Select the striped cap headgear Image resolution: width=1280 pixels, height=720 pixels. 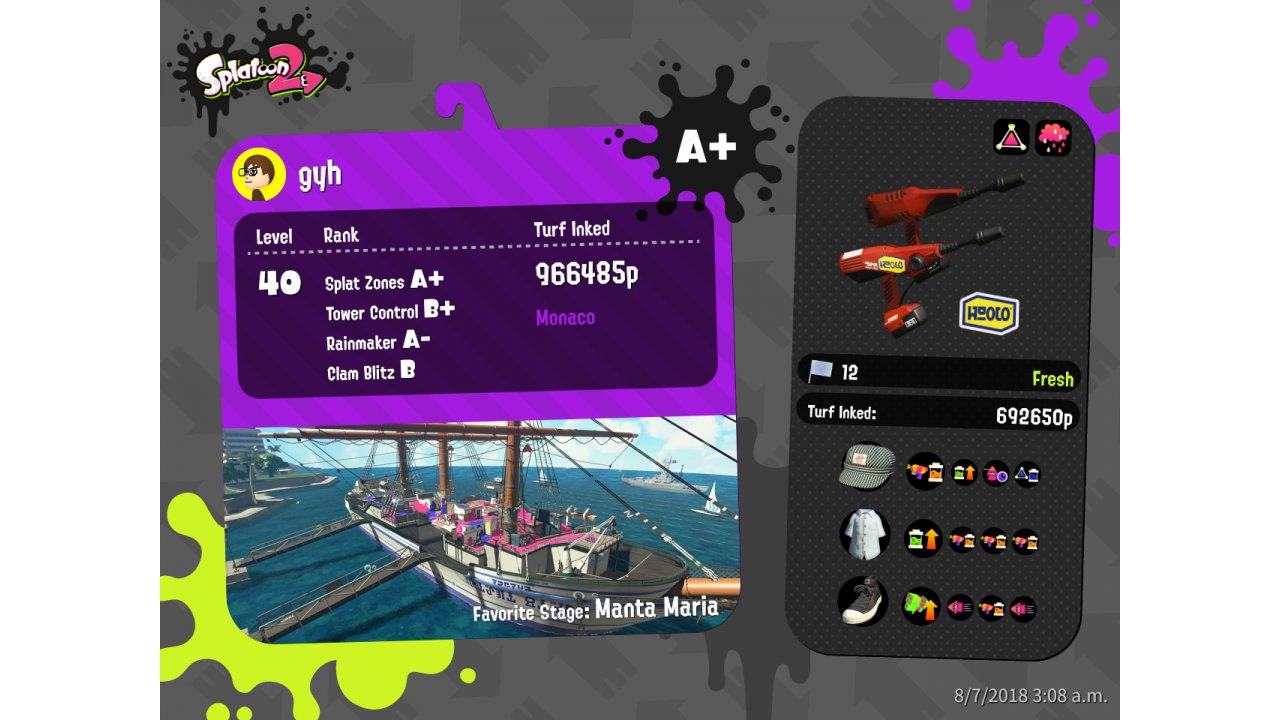pos(866,467)
